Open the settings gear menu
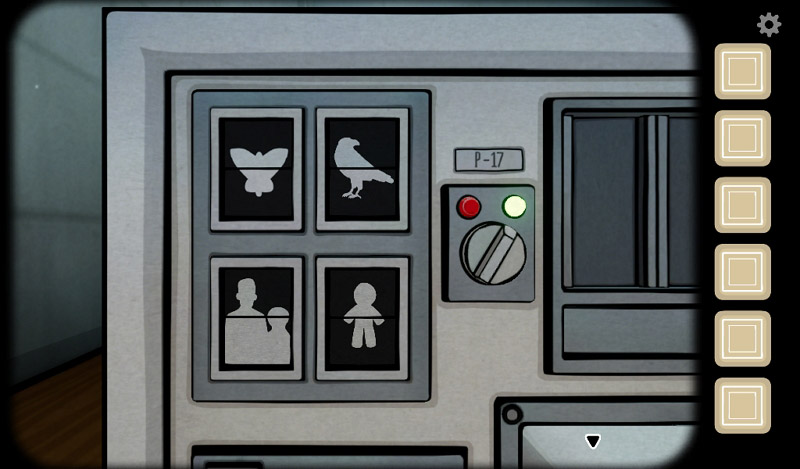The image size is (800, 469). [768, 24]
